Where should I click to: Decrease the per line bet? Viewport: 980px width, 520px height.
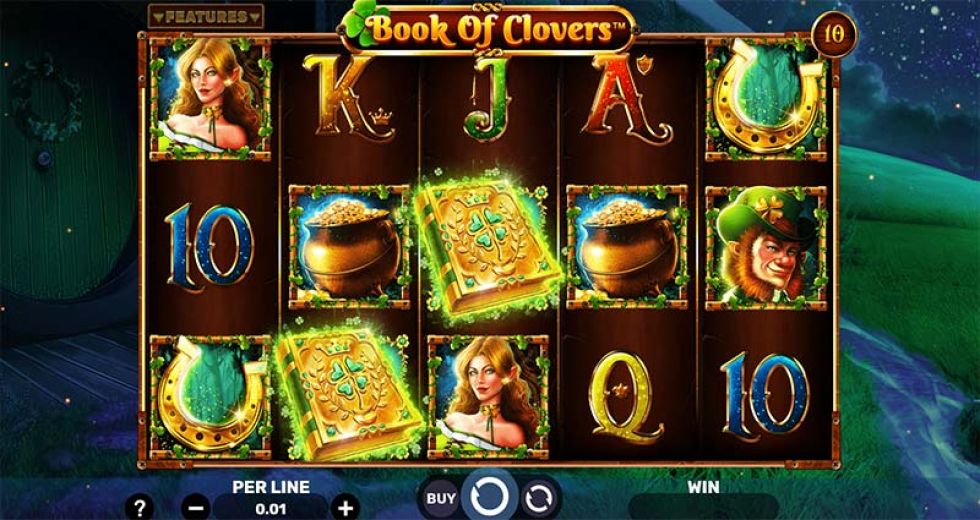[196, 507]
